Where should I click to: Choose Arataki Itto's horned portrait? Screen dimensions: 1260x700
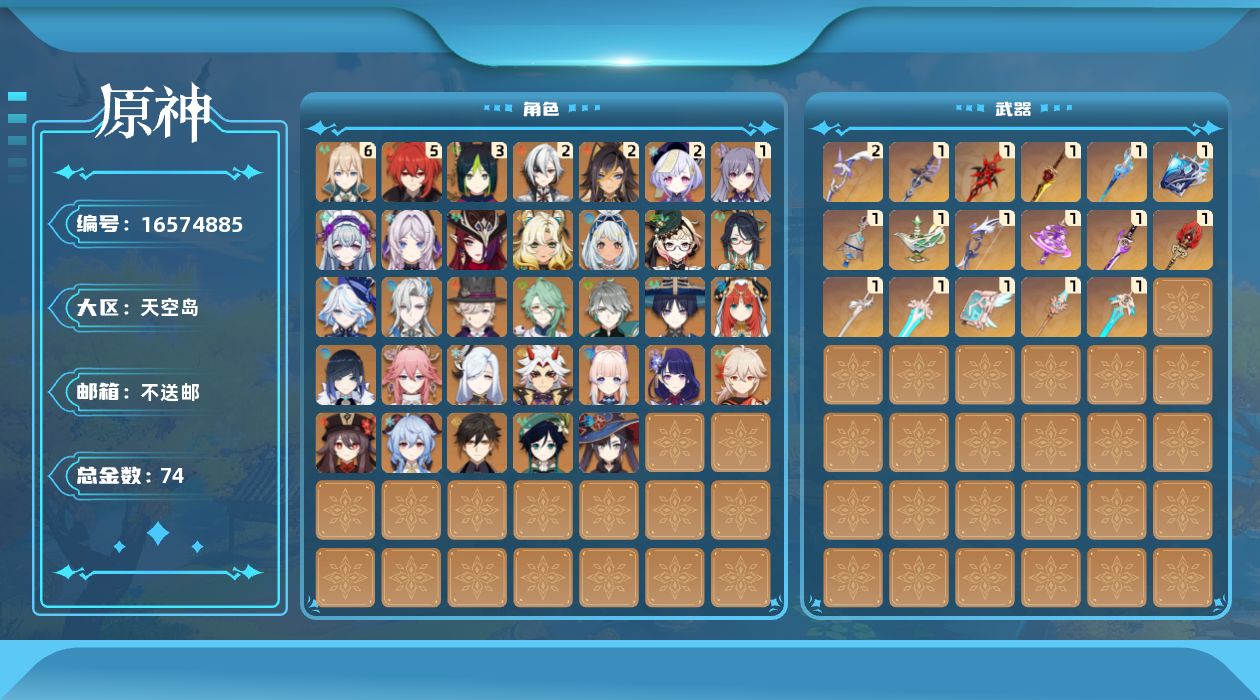point(544,375)
